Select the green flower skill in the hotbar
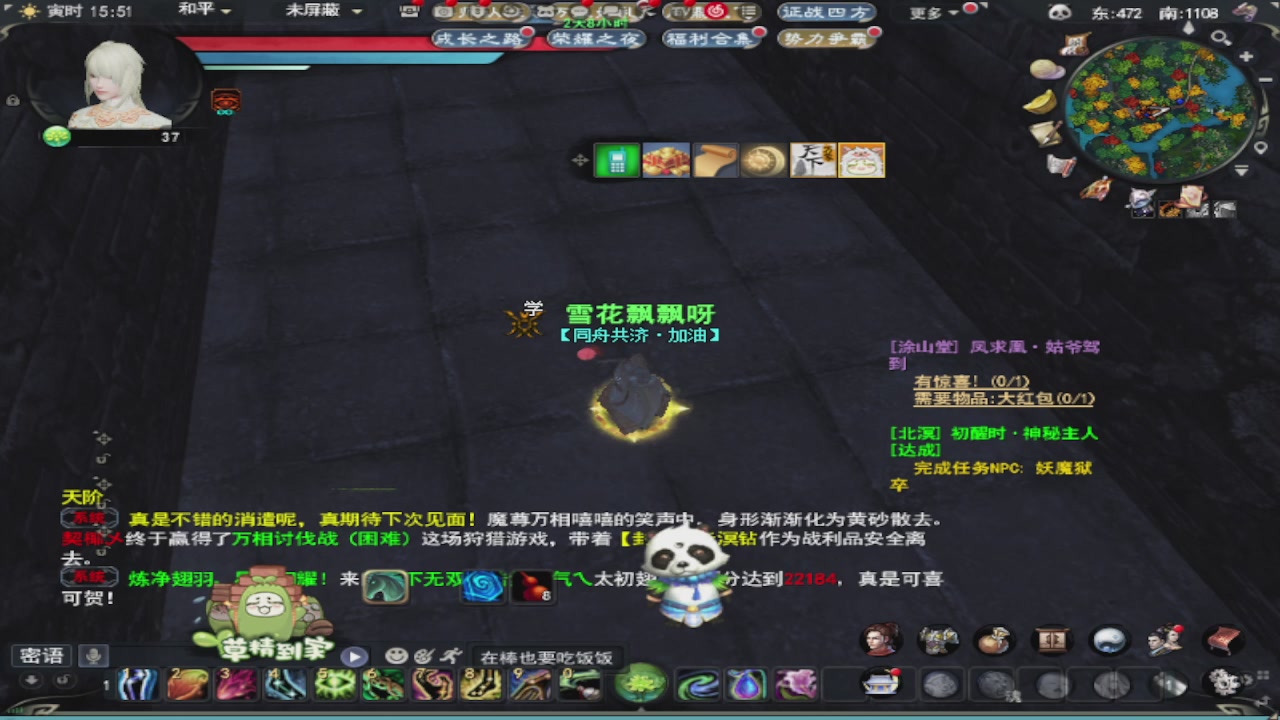 click(x=640, y=684)
